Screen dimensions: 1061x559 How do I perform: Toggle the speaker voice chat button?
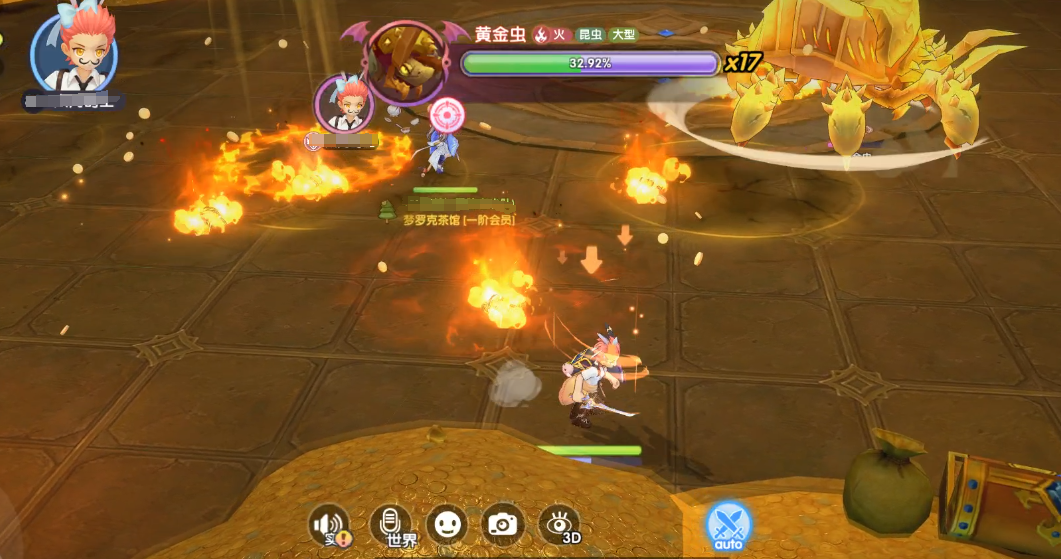click(x=329, y=525)
